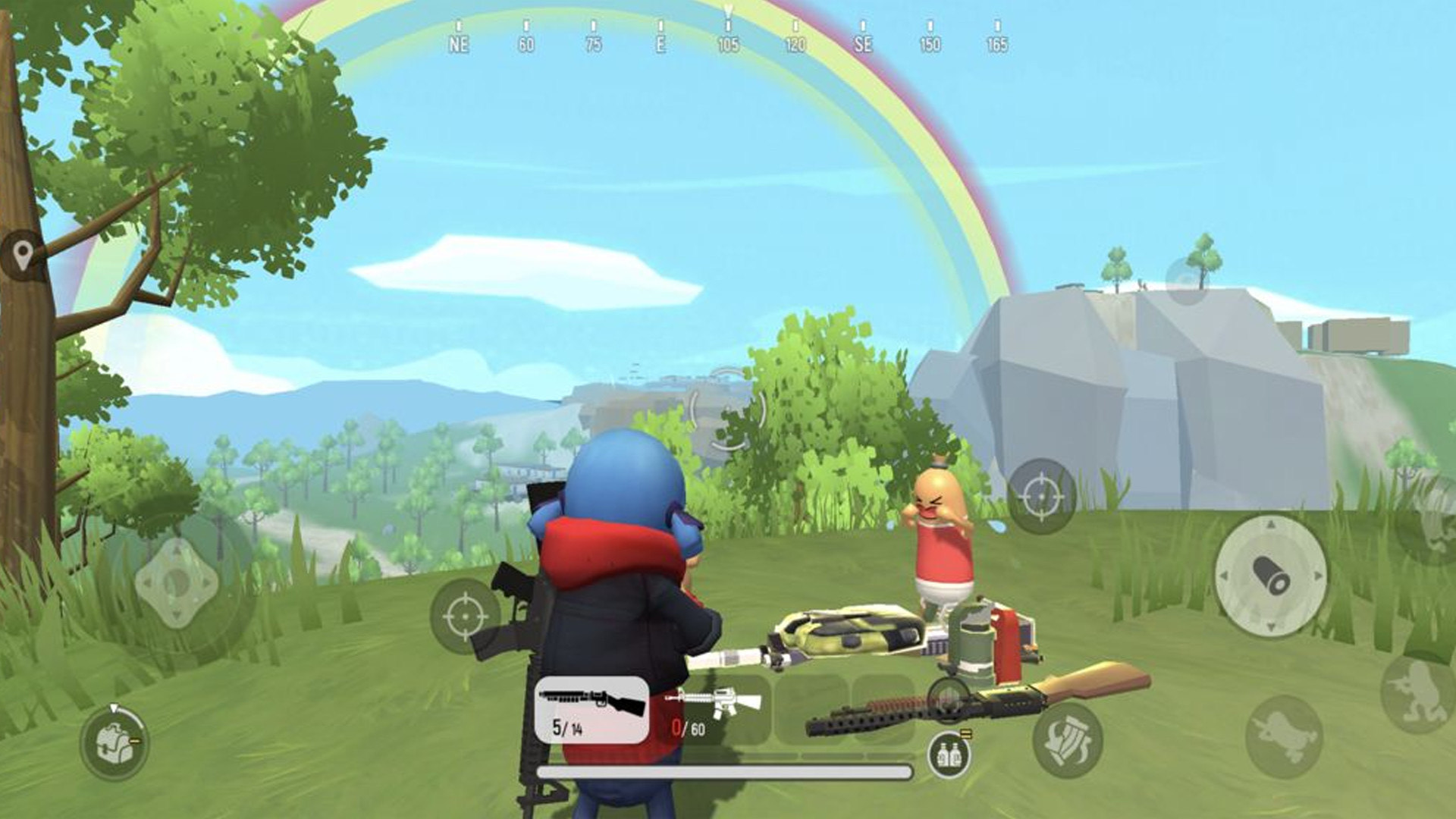
Task: Go prone with the lying figure button
Action: [1284, 736]
